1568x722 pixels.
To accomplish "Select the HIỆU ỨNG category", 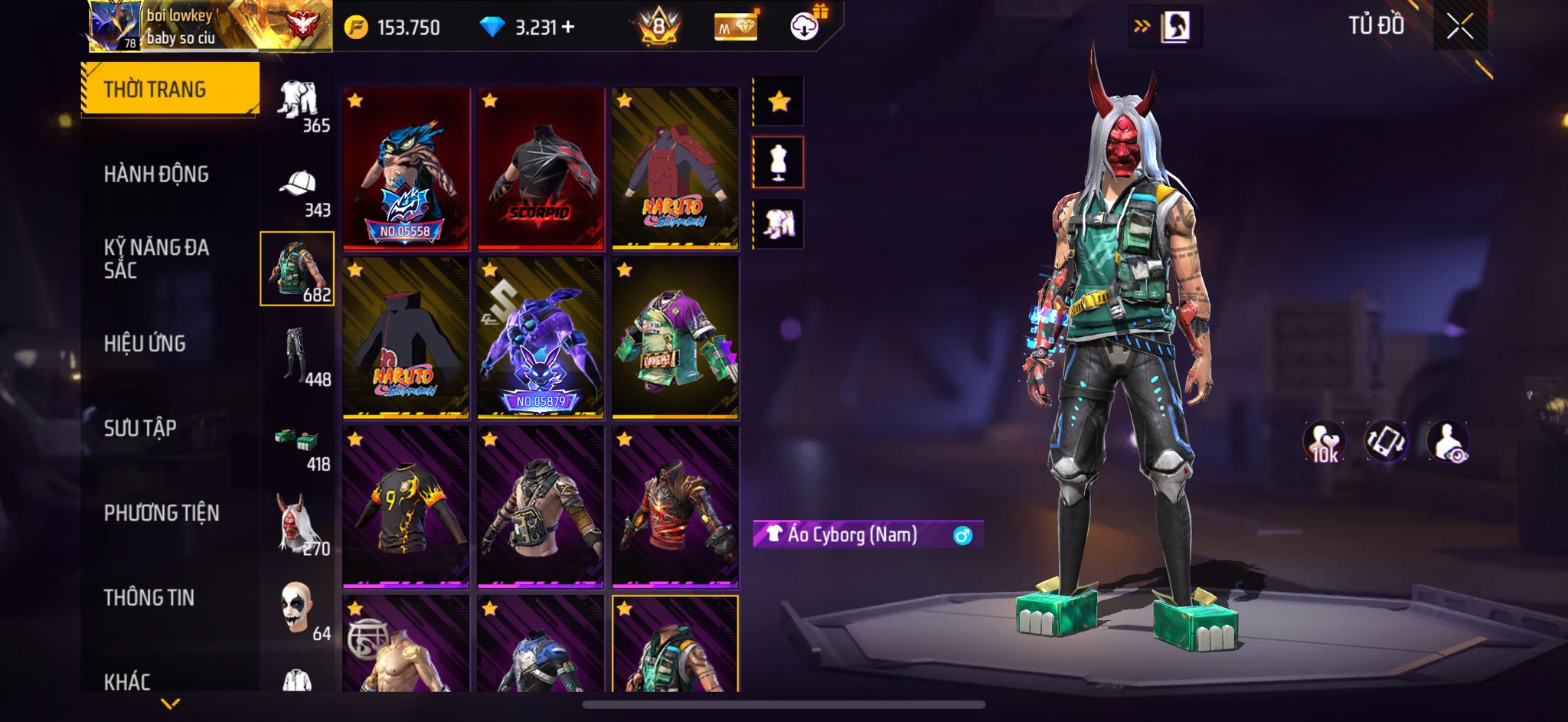I will pyautogui.click(x=145, y=344).
